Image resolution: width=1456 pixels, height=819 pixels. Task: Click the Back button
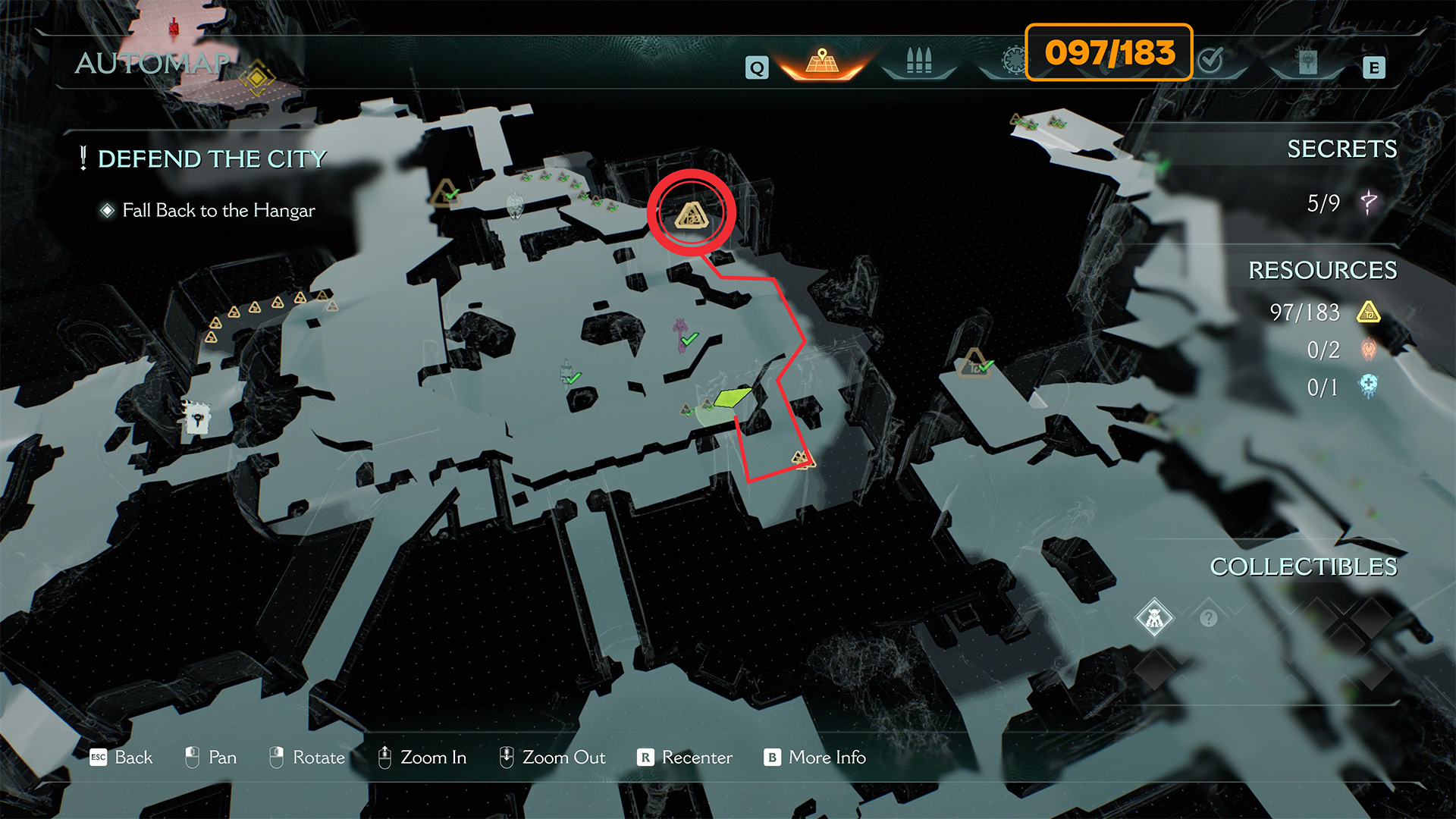[x=121, y=757]
